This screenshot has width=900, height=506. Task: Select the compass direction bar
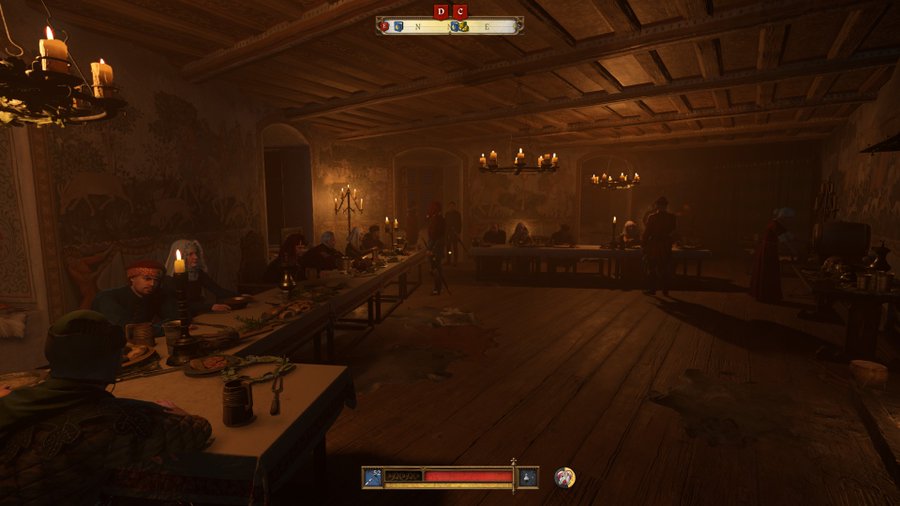450,27
